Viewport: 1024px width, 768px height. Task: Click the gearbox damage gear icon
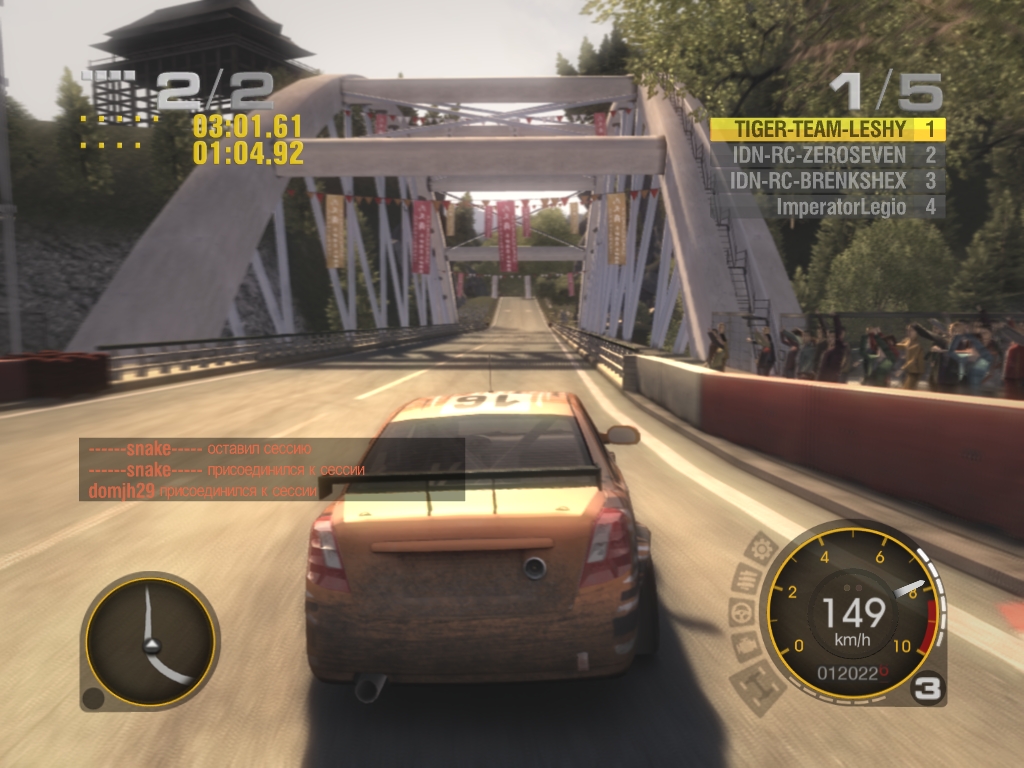(763, 548)
